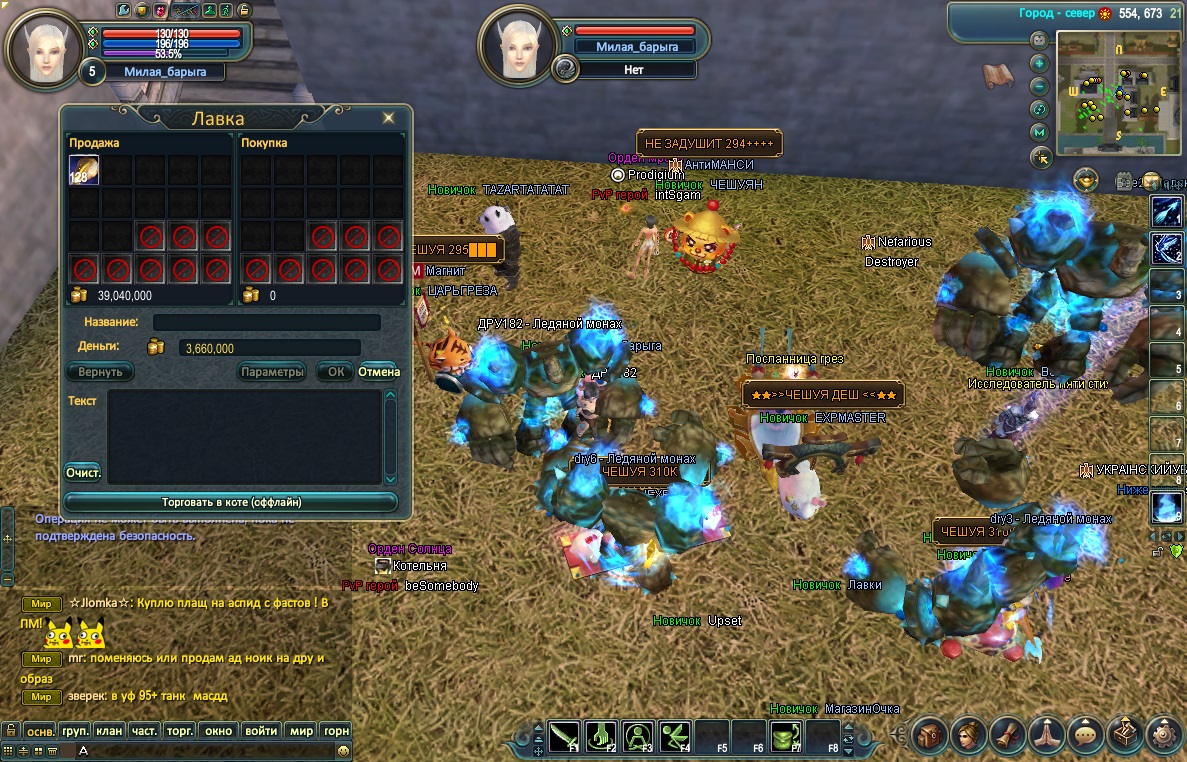Focus the Название shop name field
Screen dimensions: 1187x762
266,322
